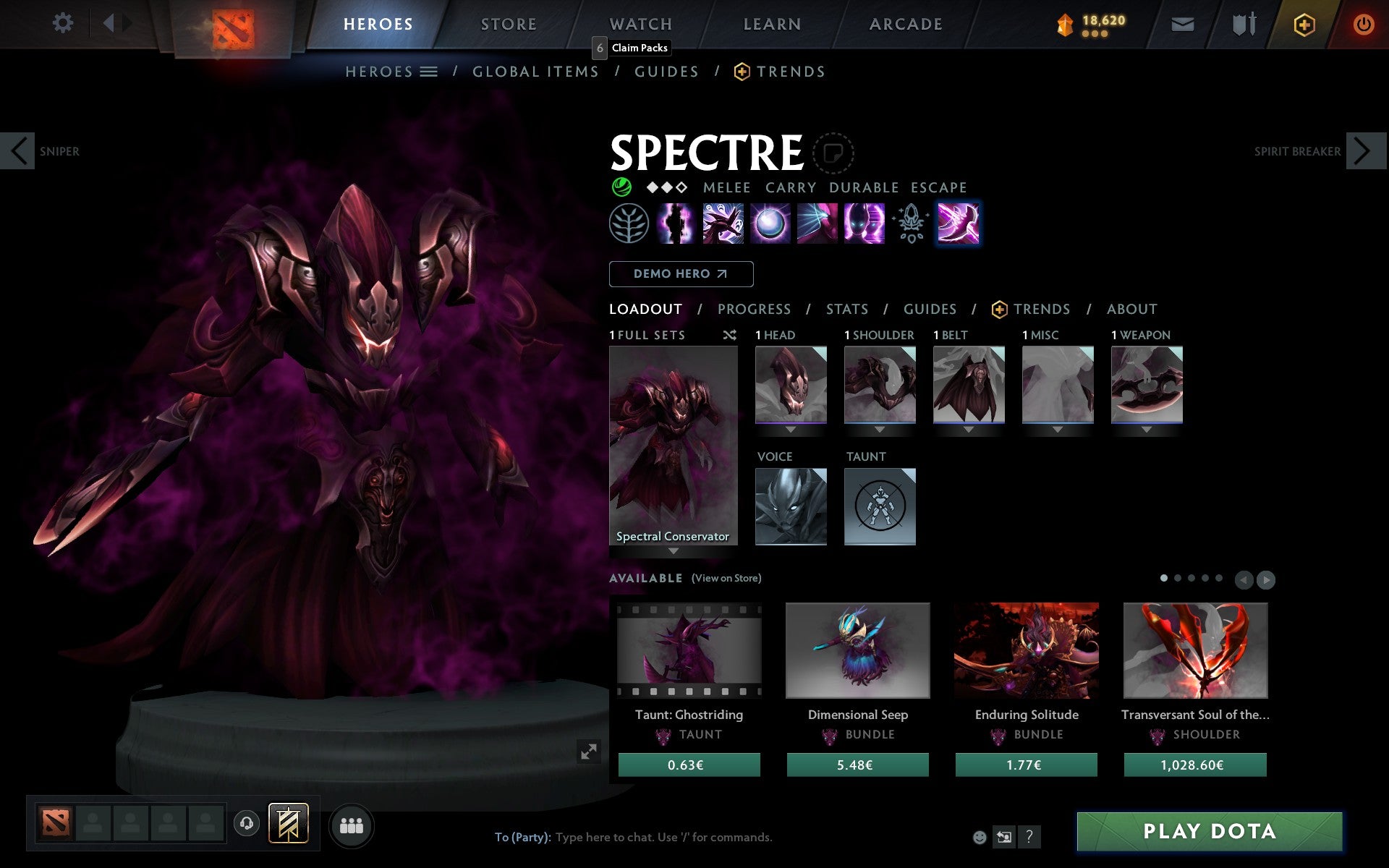Viewport: 1389px width, 868px height.
Task: Toggle the shuffle icon beside Full Sets
Action: click(729, 336)
